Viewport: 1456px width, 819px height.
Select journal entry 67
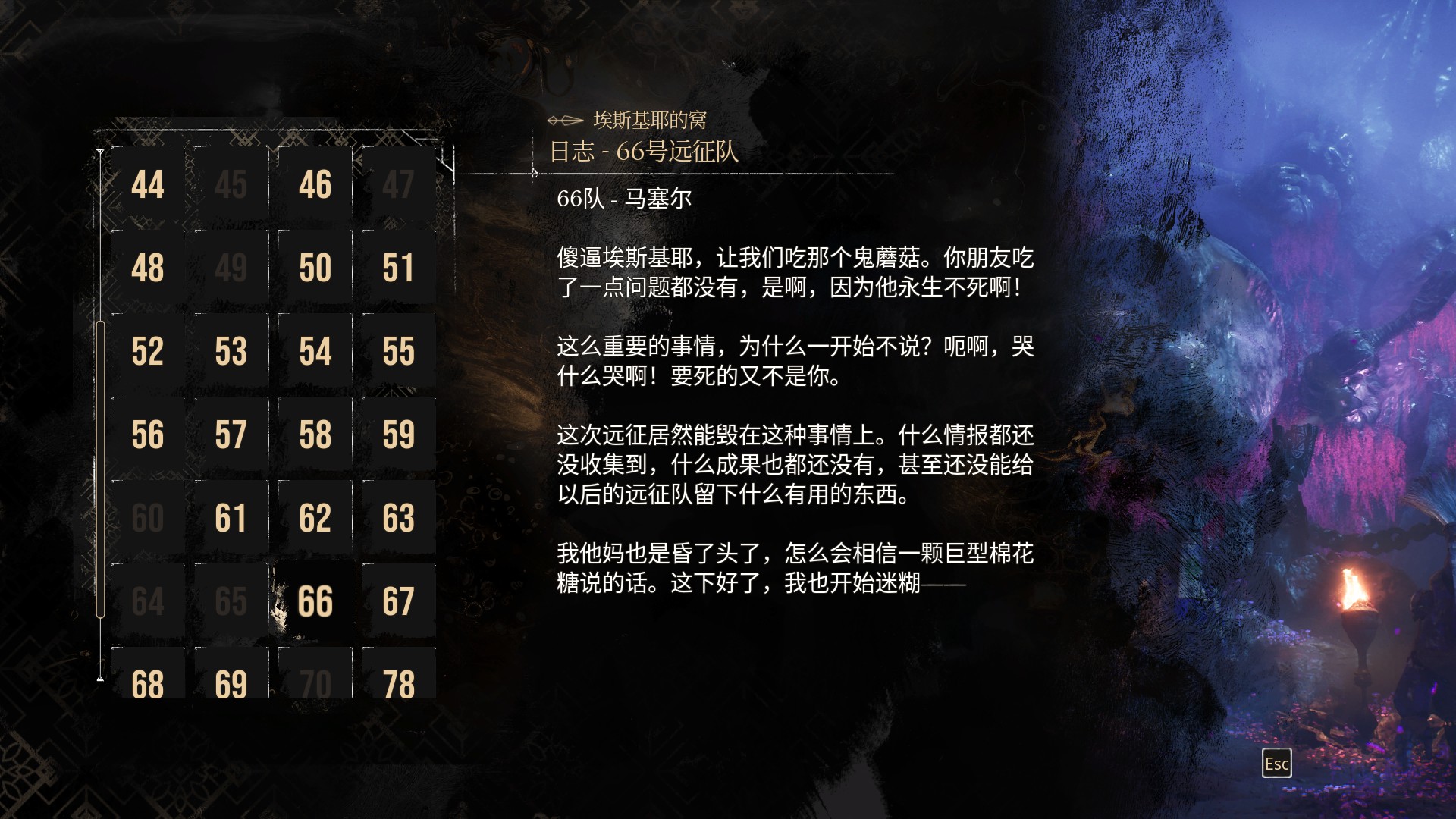399,601
